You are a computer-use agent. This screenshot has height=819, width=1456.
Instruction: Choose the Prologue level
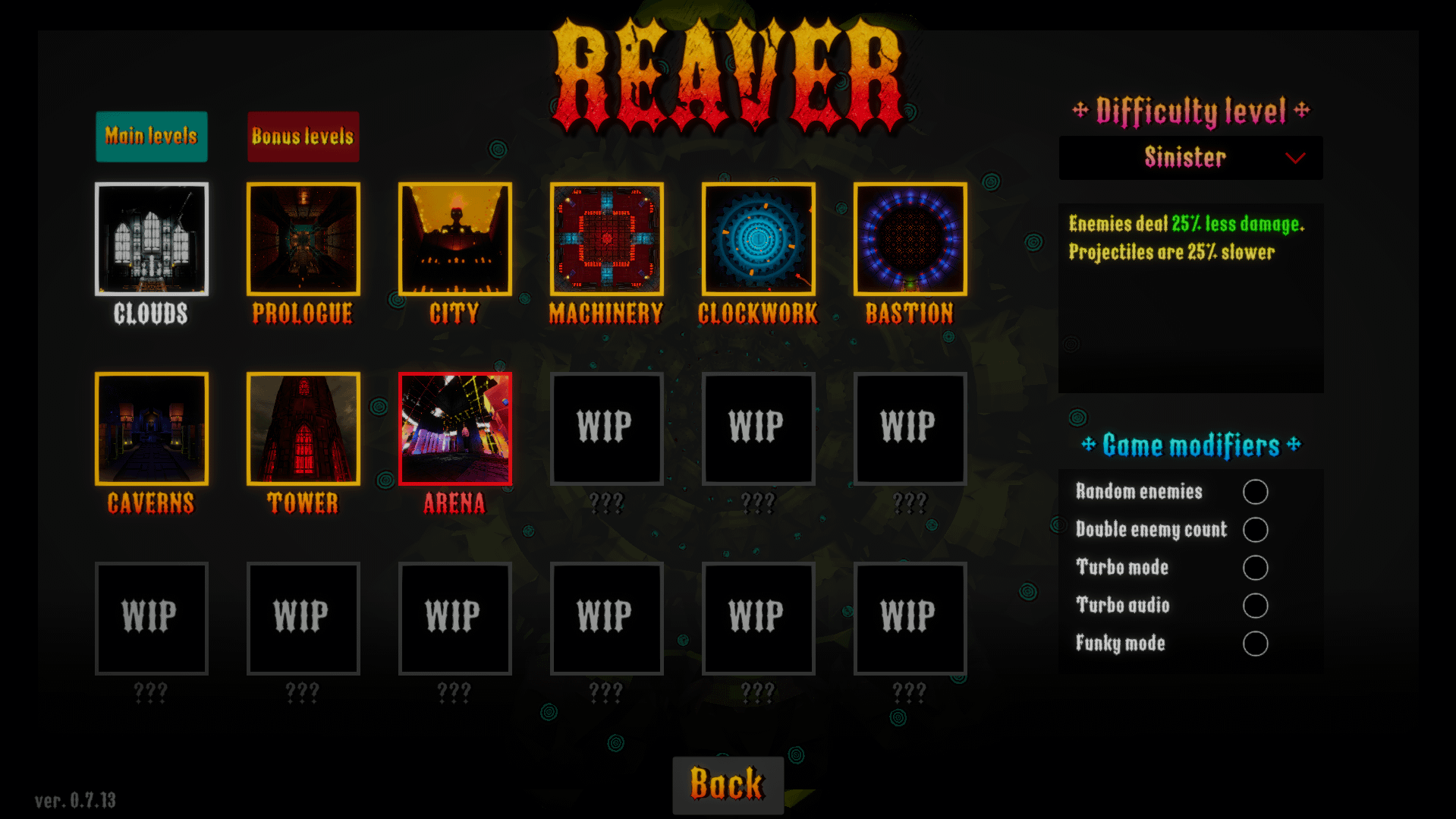303,239
